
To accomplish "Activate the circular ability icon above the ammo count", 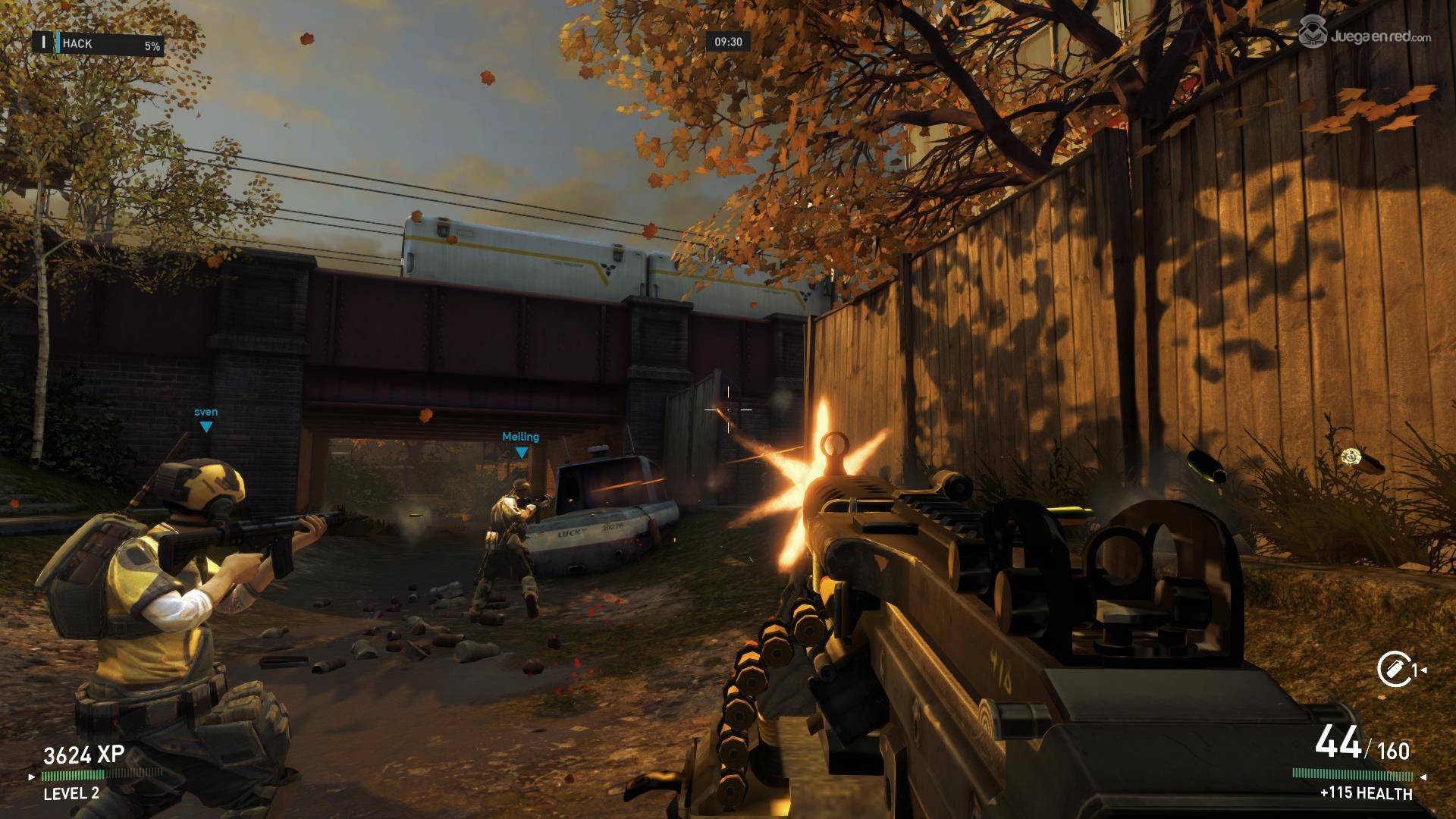I will pos(1394,670).
